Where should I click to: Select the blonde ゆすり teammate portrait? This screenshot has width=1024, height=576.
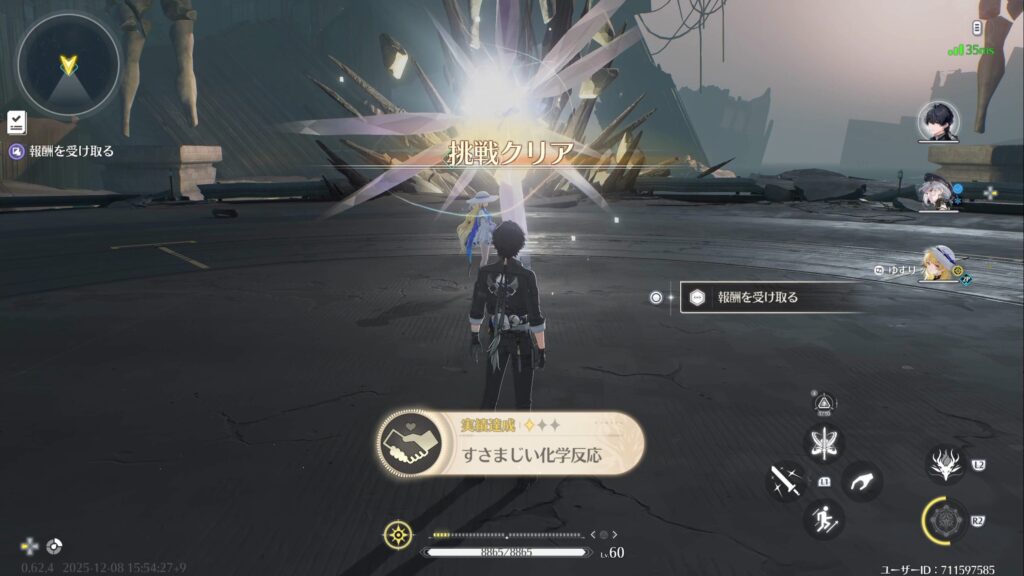[940, 265]
